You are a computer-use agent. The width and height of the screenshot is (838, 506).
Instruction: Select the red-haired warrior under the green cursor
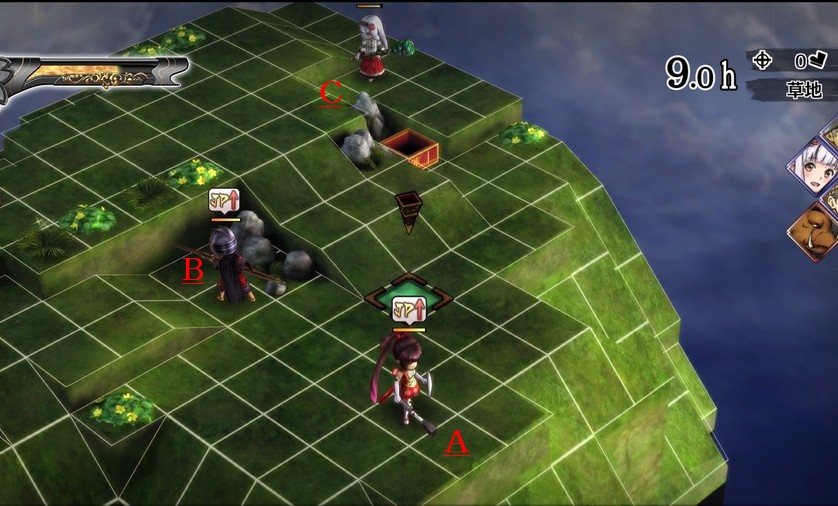pos(405,377)
